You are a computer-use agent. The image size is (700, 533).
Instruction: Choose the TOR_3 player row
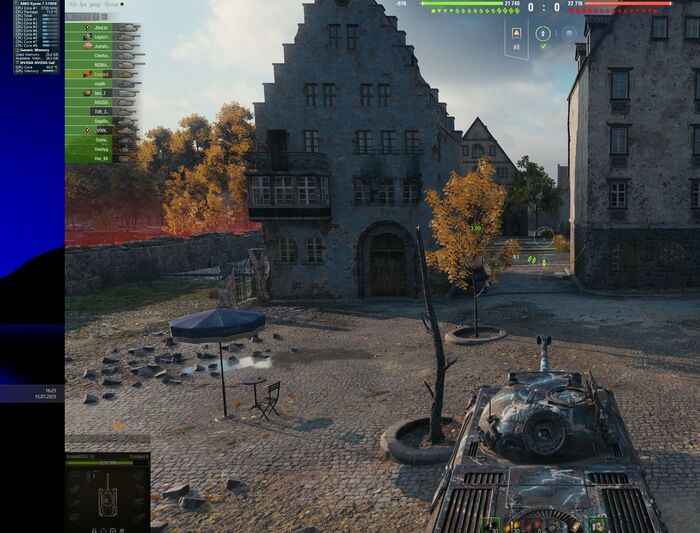102,111
